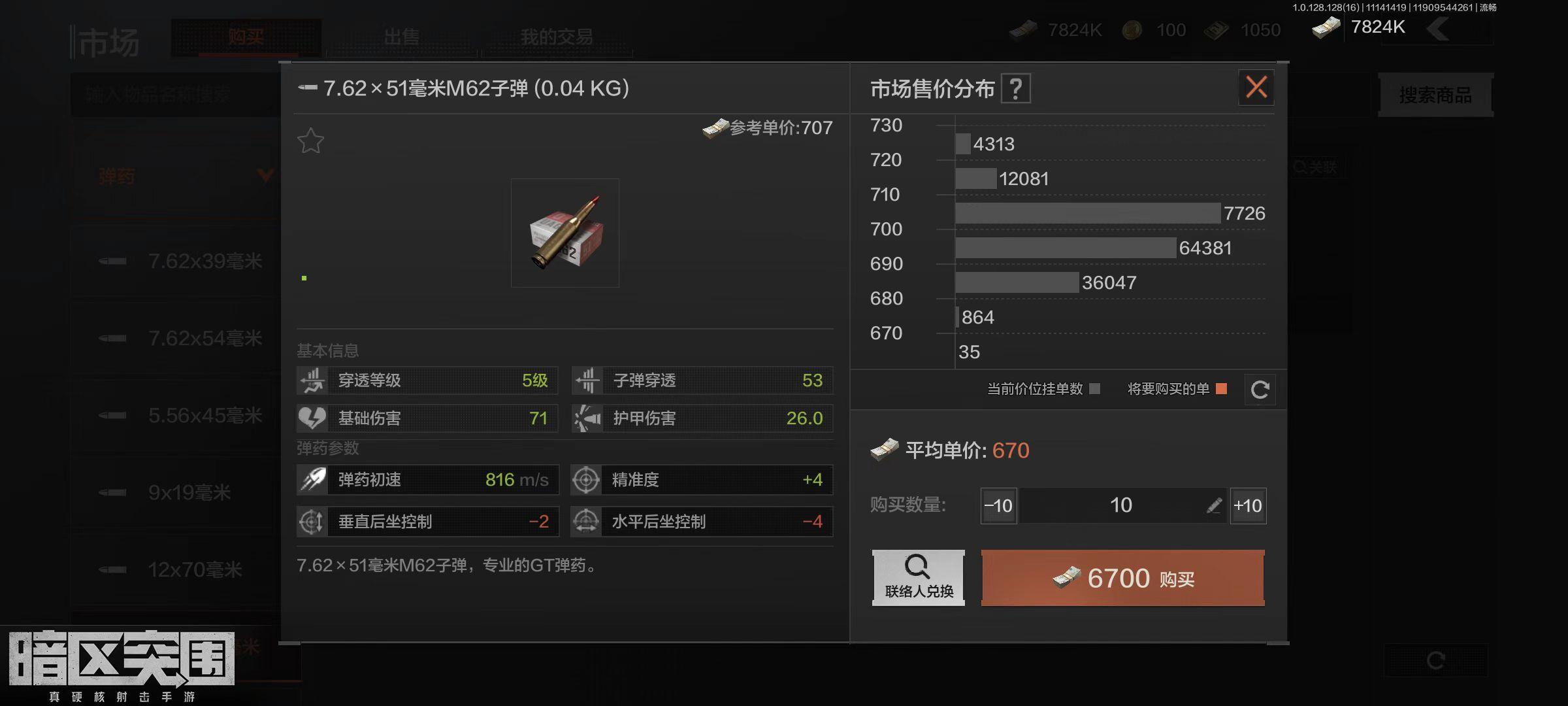The image size is (1568, 706).
Task: Buy ammo for 6700
Action: coord(1122,578)
